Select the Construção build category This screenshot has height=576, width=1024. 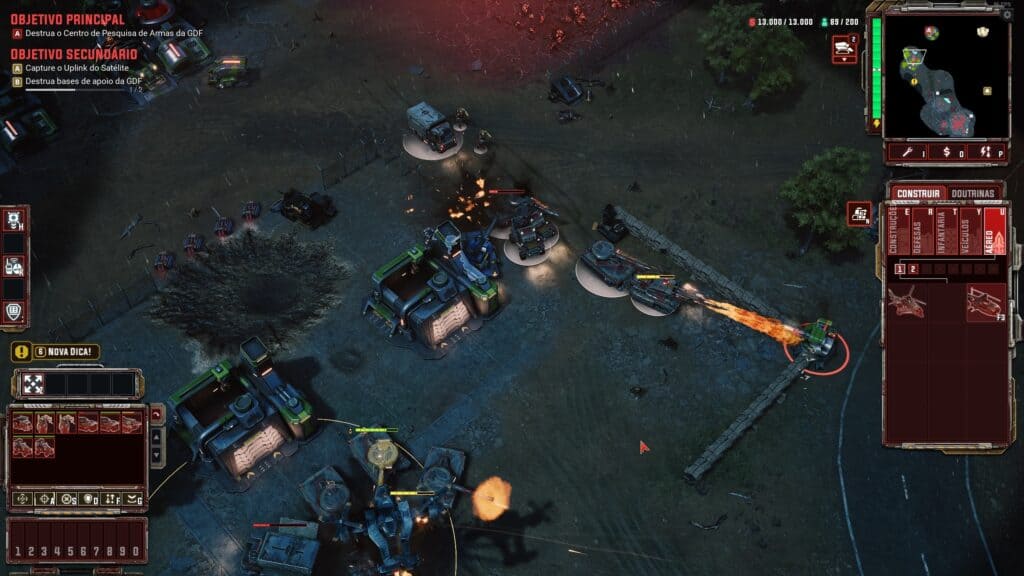coord(893,231)
